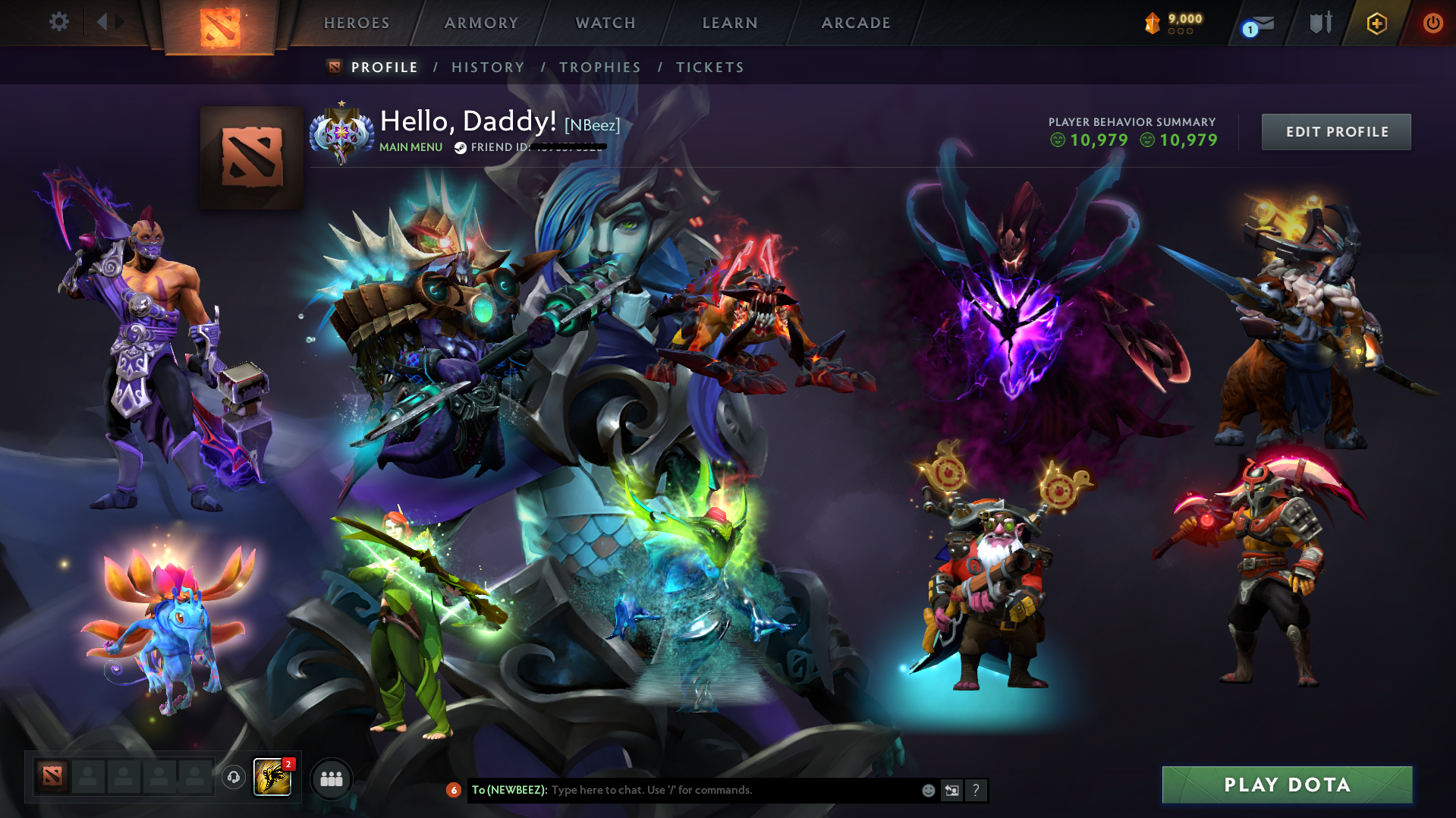Open the settings gear icon
Screen dimensions: 1456x818
click(59, 22)
